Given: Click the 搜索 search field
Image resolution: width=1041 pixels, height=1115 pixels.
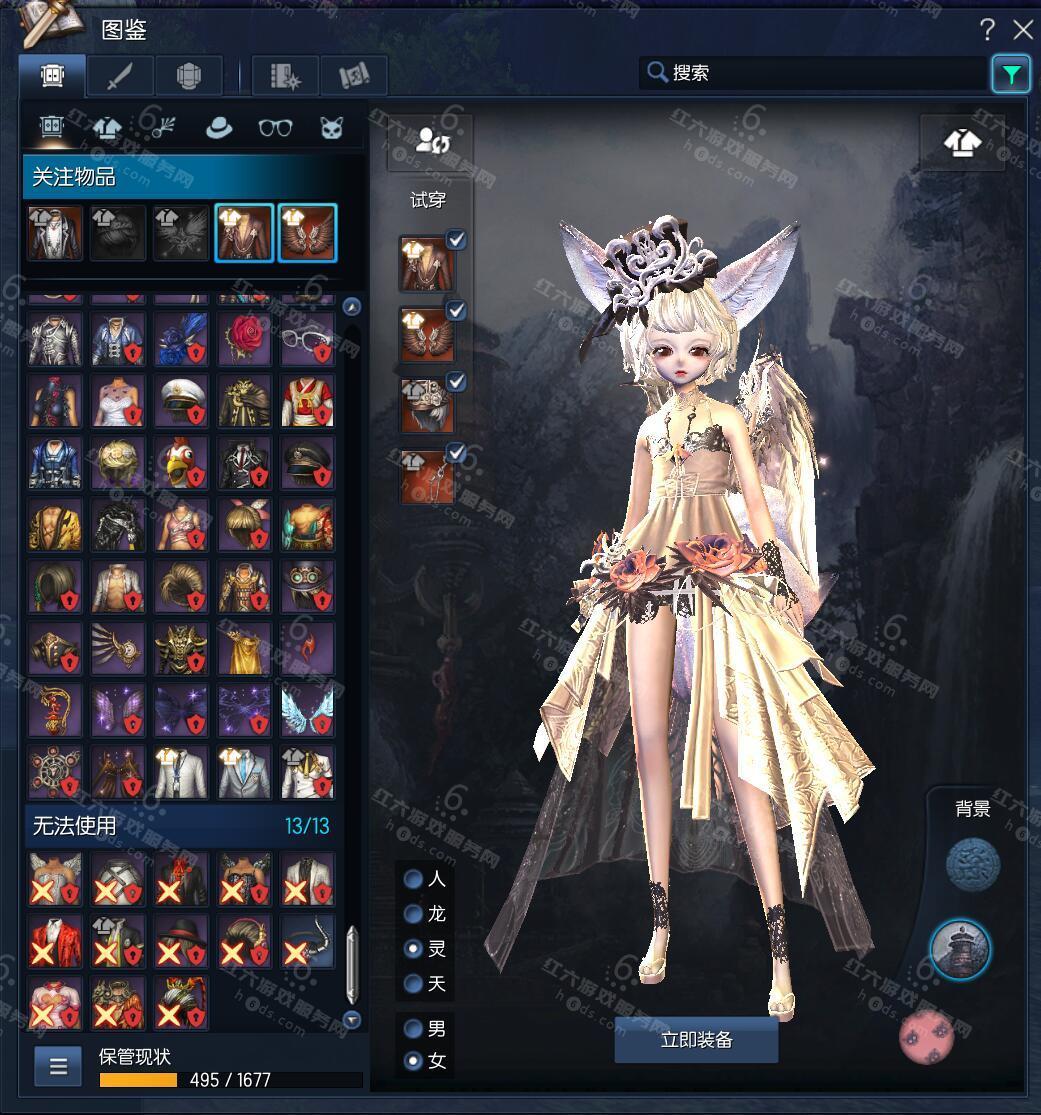Looking at the screenshot, I should (815, 73).
